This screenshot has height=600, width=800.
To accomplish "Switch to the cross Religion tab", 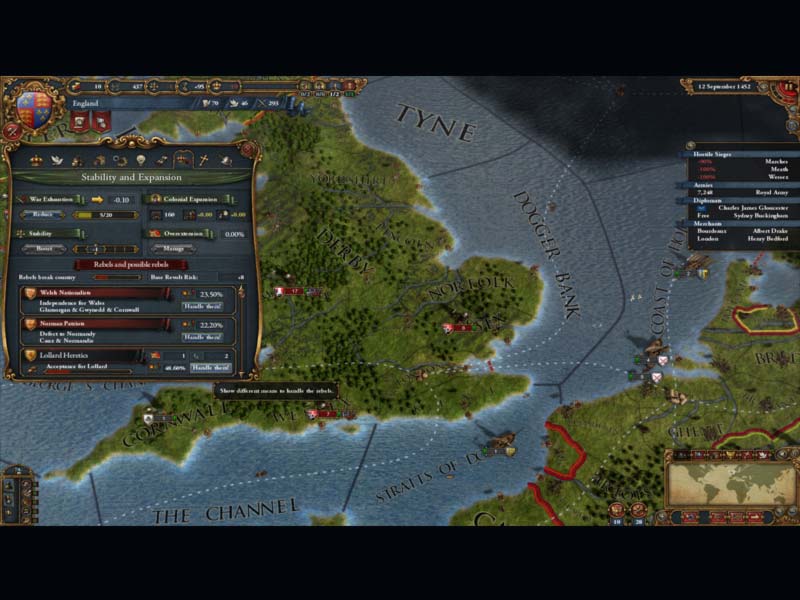I will [205, 160].
